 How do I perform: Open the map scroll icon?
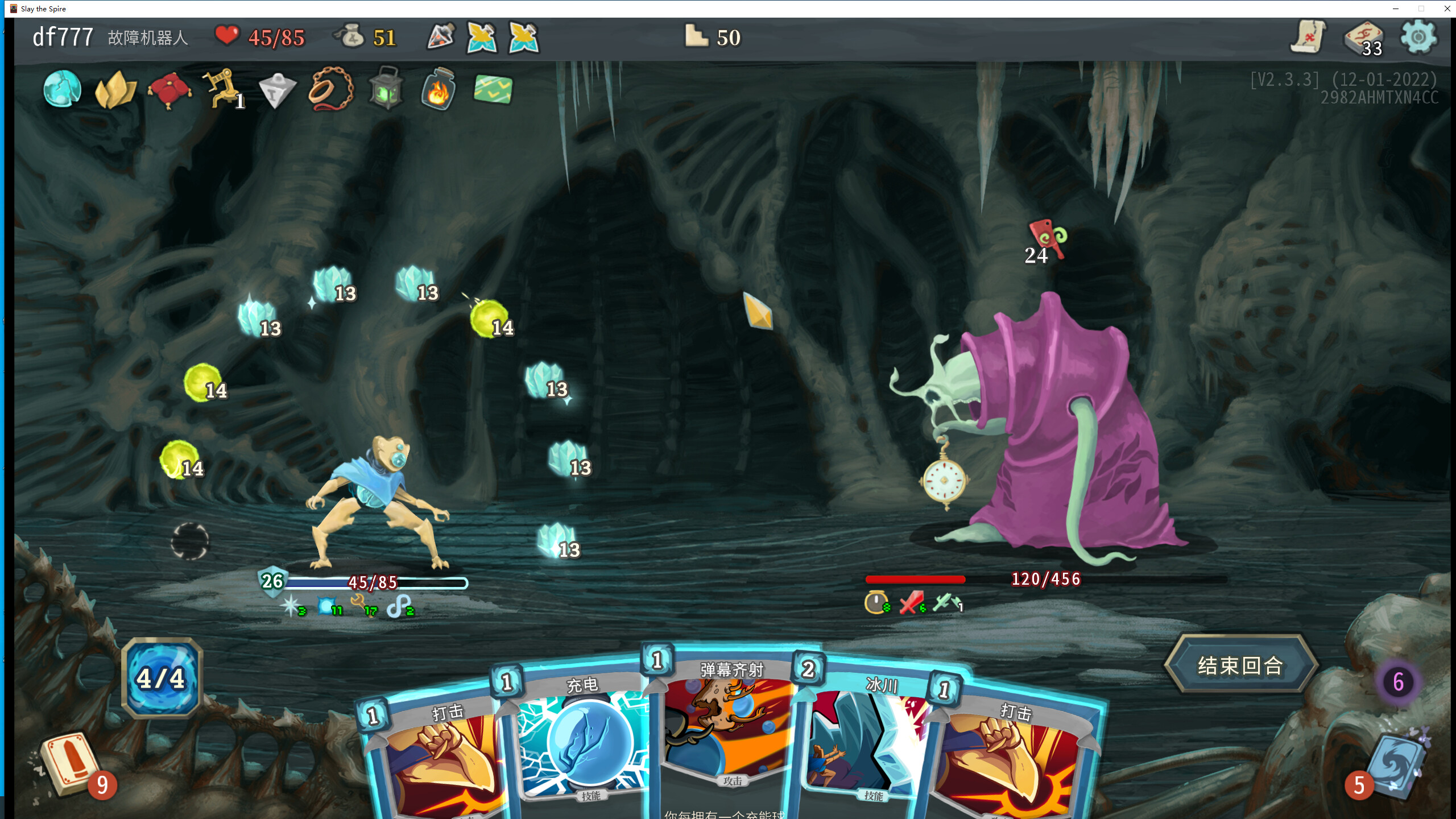pos(1308,38)
